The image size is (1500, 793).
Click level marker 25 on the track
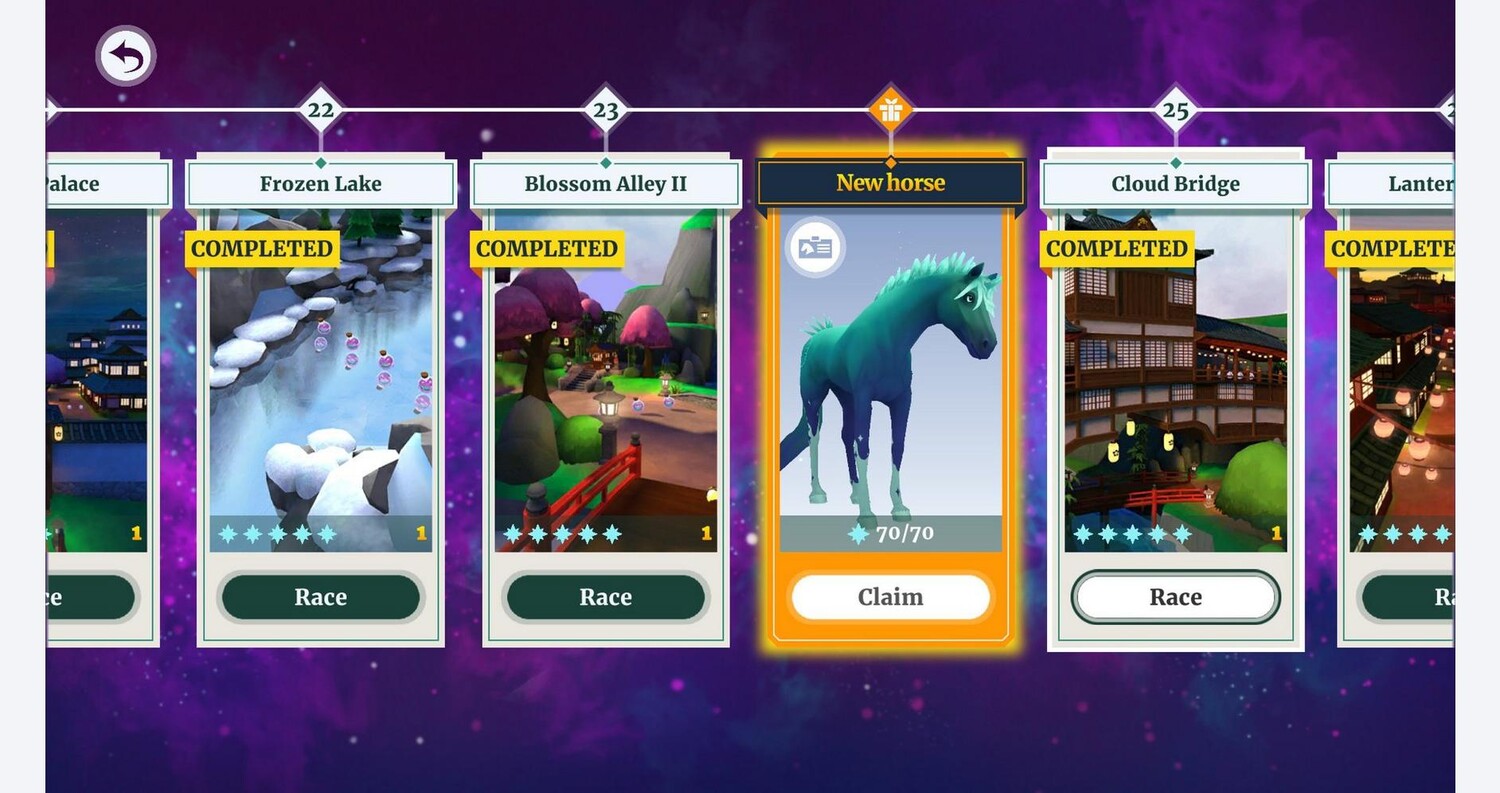click(x=1175, y=110)
